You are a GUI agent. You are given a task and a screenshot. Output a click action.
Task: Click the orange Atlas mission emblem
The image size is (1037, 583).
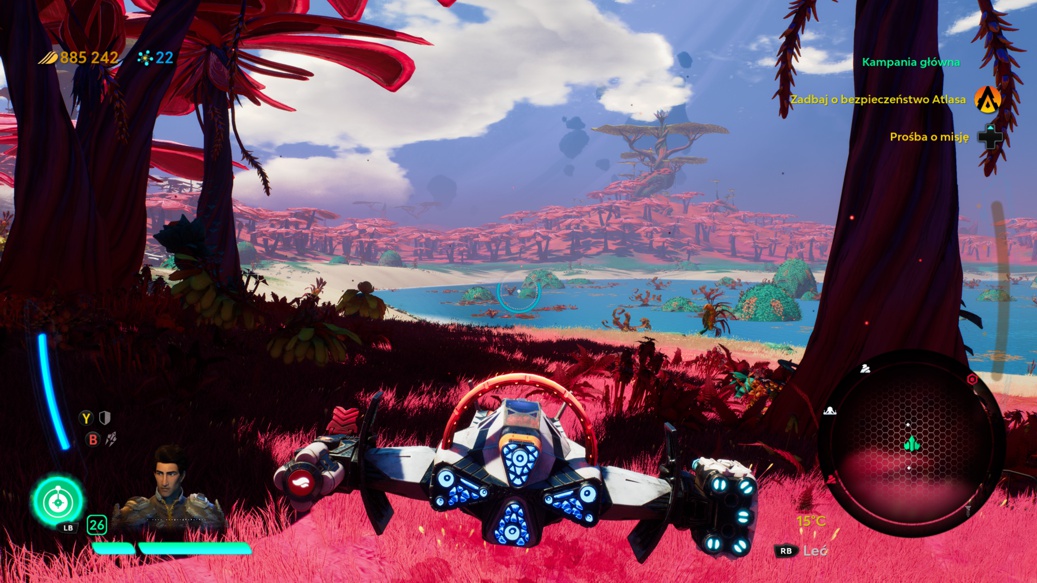coord(988,99)
